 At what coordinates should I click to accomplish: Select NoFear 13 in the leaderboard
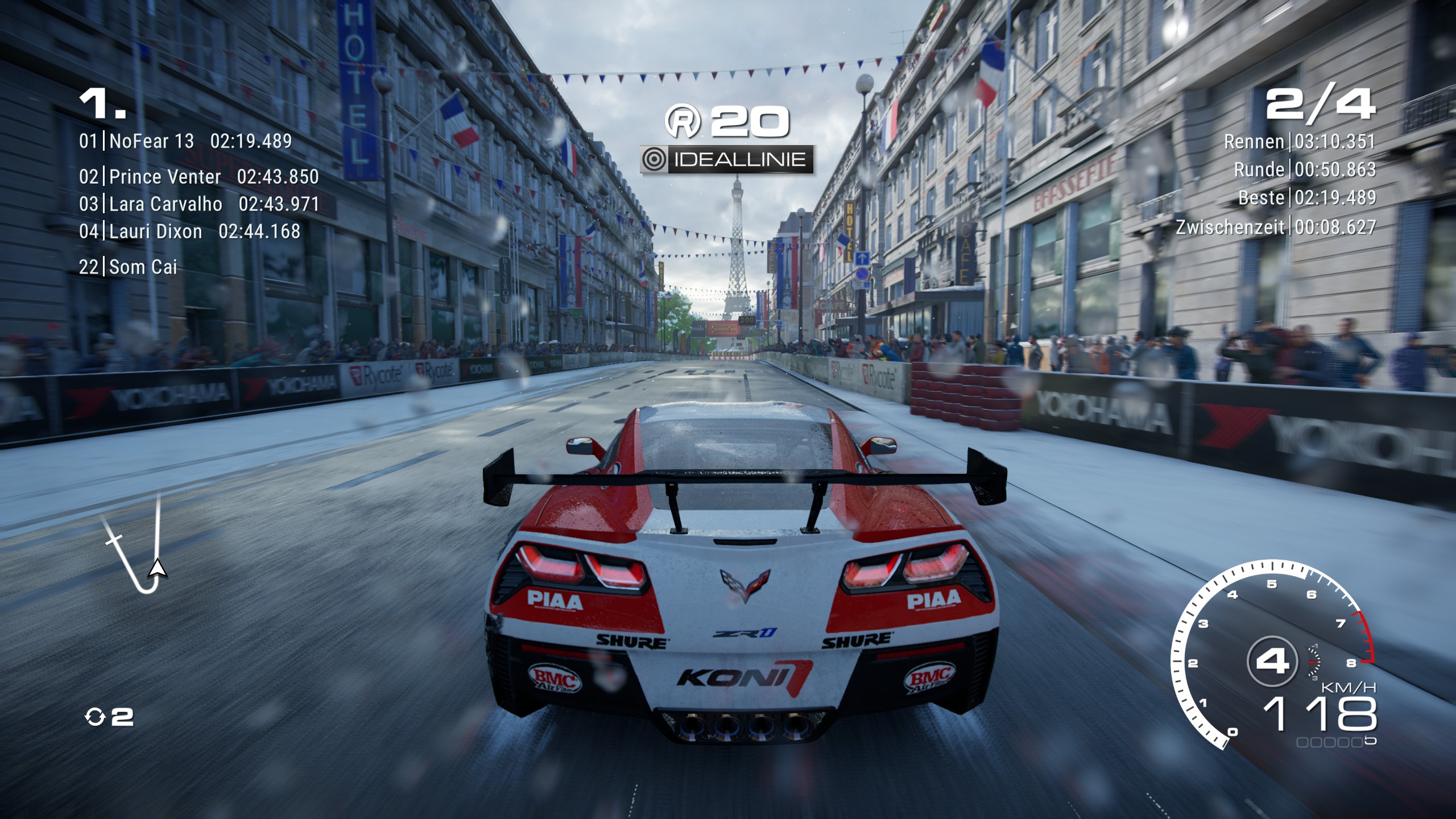[x=151, y=141]
